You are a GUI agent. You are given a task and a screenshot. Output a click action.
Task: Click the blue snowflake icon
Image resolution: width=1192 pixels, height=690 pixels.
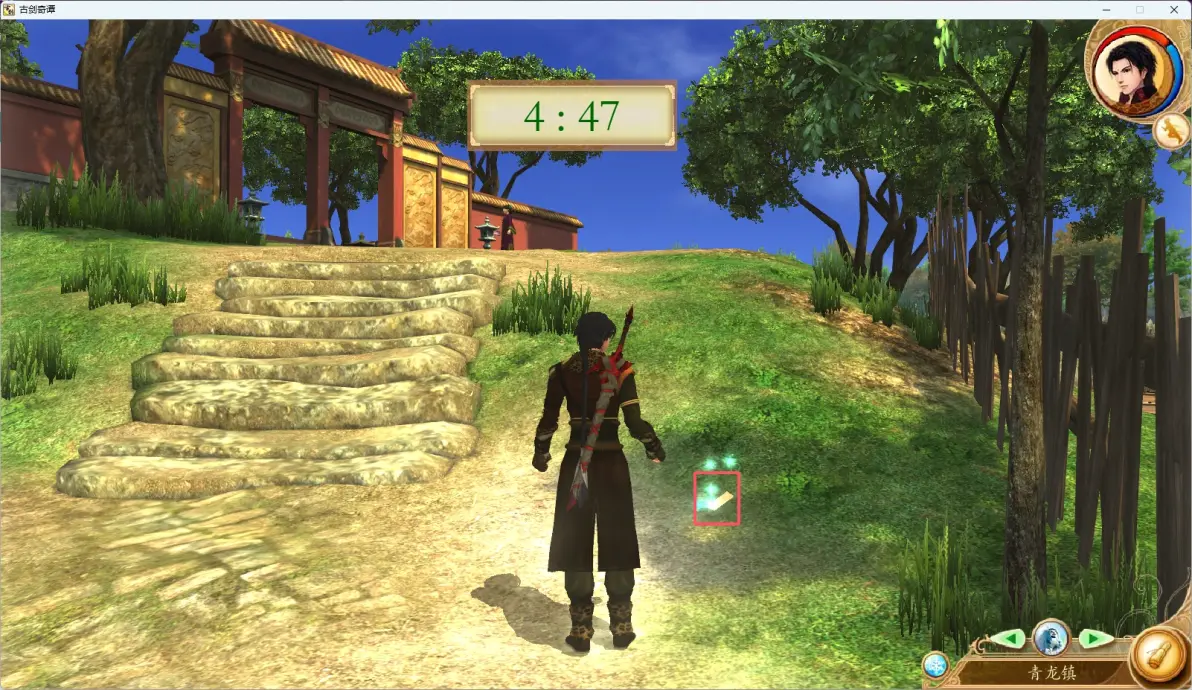(935, 665)
